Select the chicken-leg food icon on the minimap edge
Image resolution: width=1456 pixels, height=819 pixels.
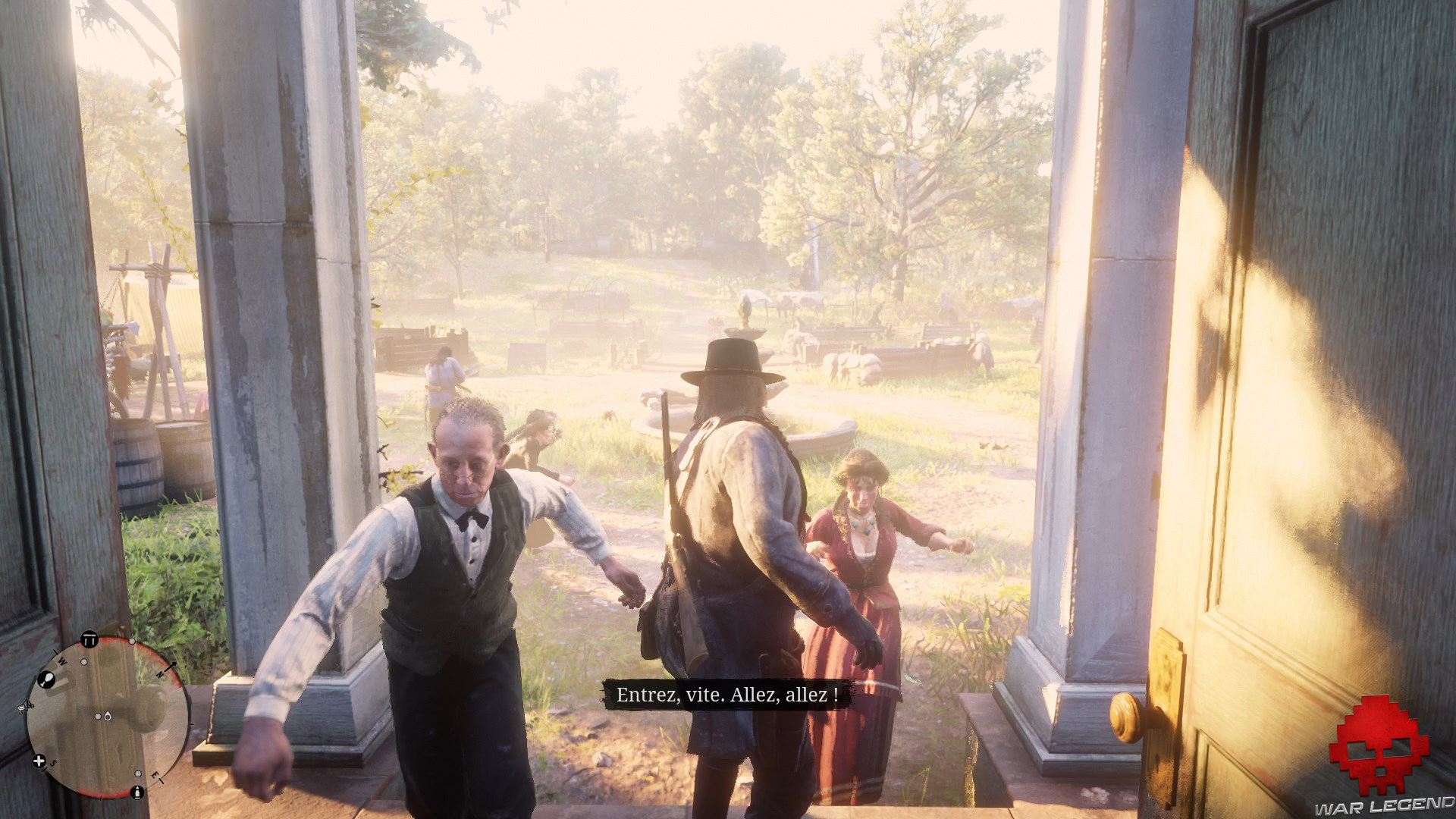(48, 679)
